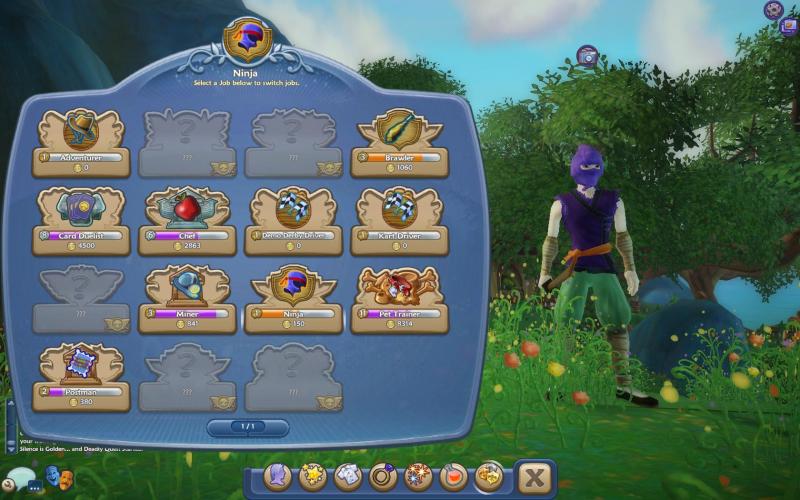This screenshot has width=800, height=500.
Task: Click the theater masks toolbar button
Action: click(x=489, y=477)
